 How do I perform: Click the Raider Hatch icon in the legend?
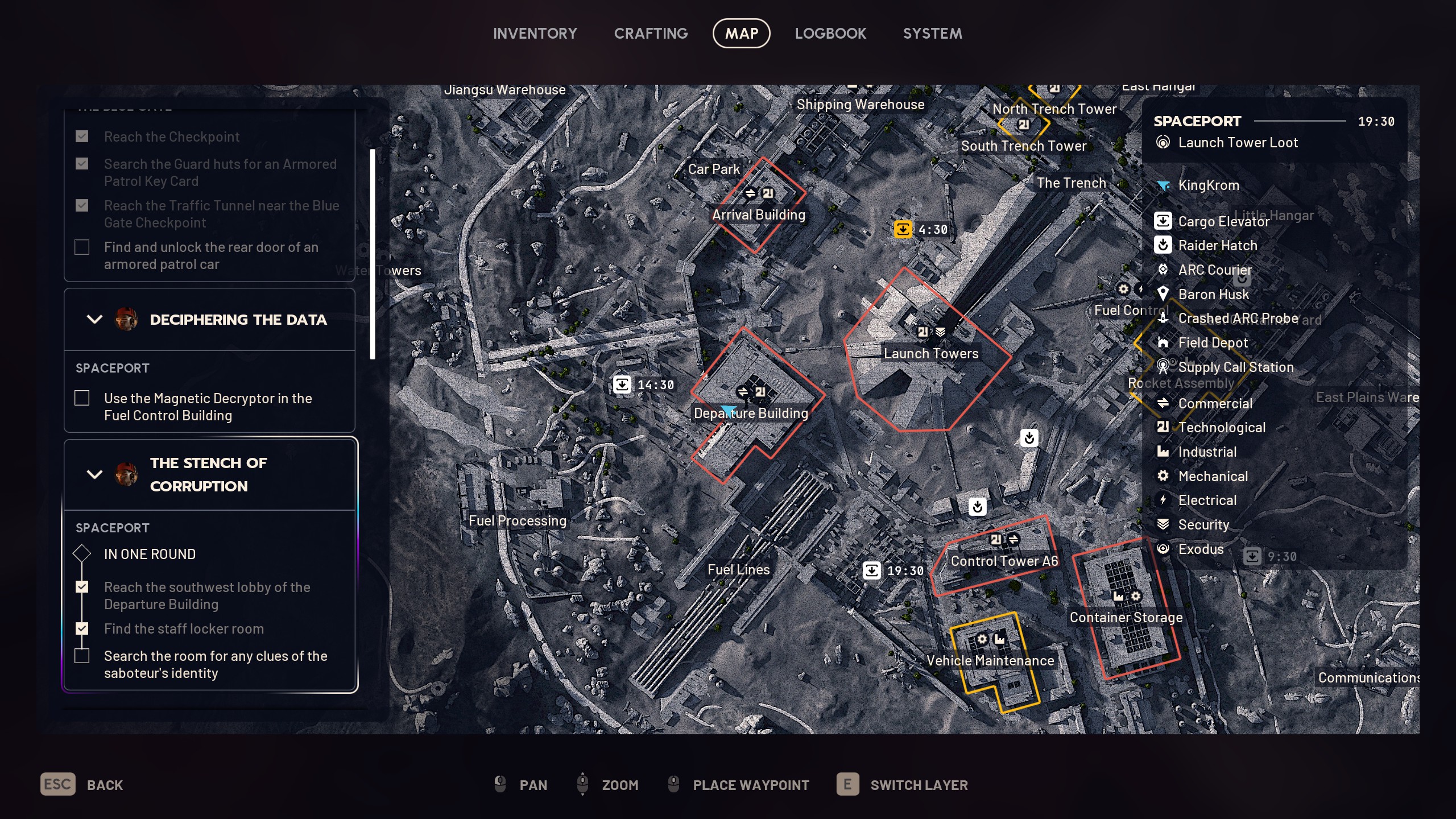click(x=1164, y=245)
